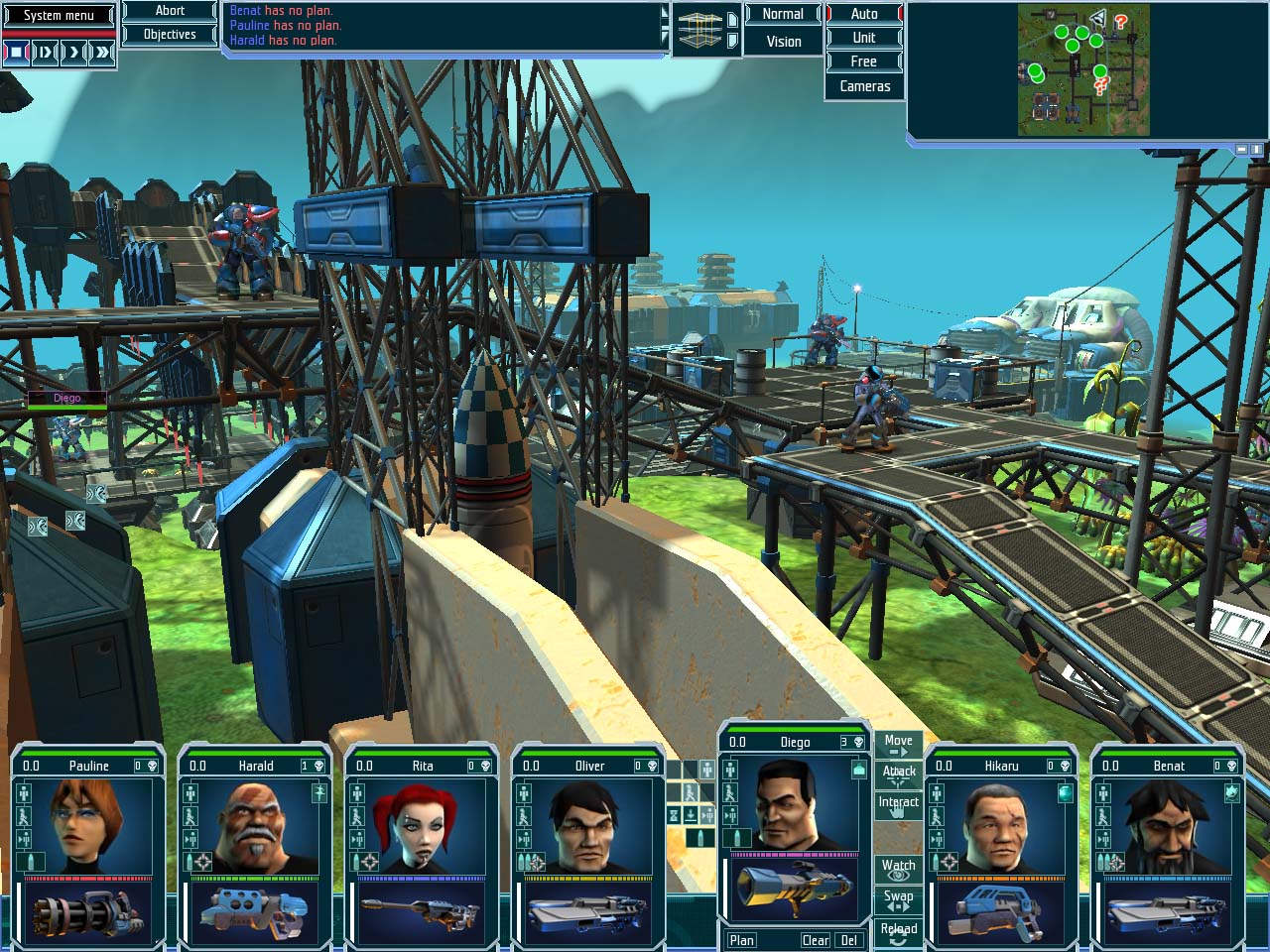The width and height of the screenshot is (1270, 952).
Task: Choose the Attack command
Action: pyautogui.click(x=898, y=773)
